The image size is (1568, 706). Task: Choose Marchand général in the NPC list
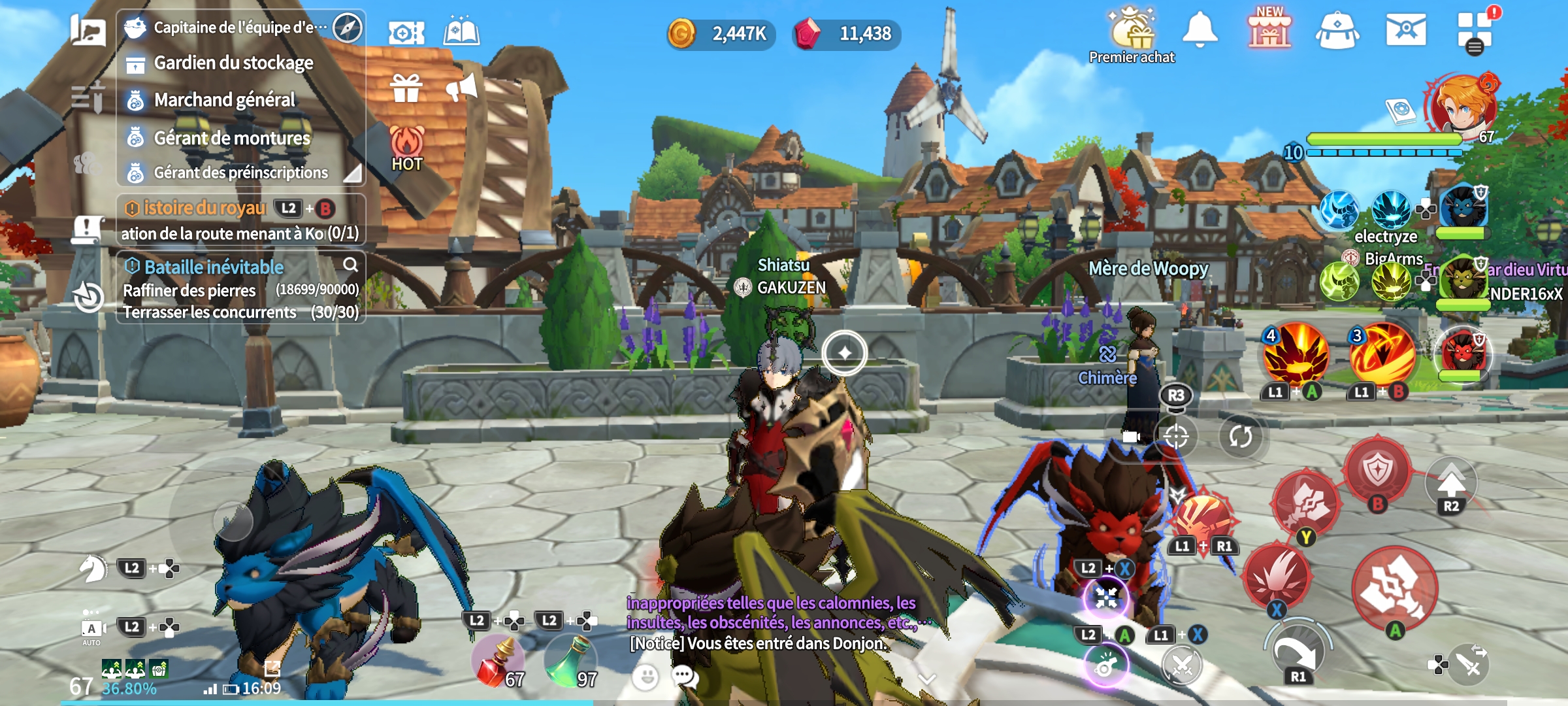(x=224, y=100)
